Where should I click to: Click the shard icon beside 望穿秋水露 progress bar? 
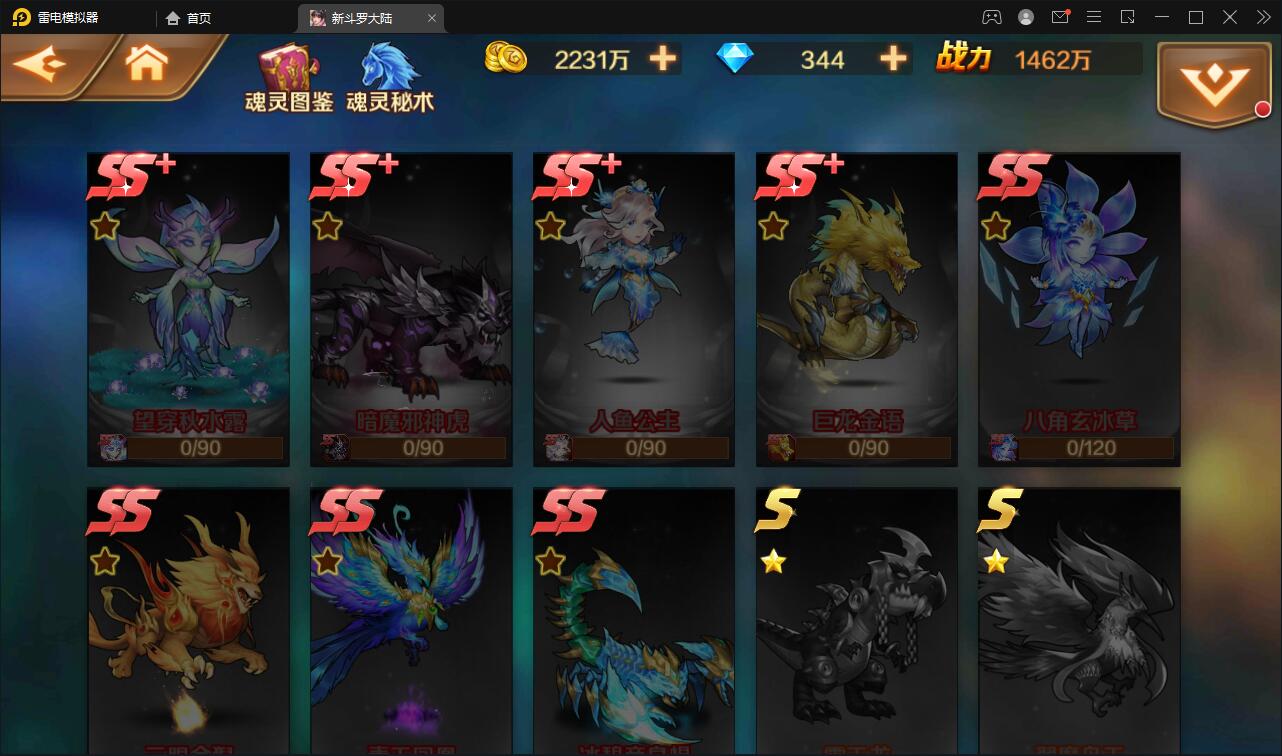113,448
